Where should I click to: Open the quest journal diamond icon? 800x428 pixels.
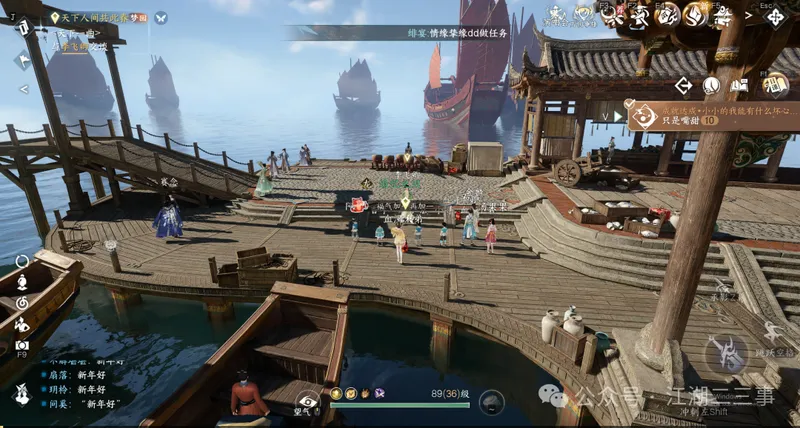pyautogui.click(x=741, y=86)
